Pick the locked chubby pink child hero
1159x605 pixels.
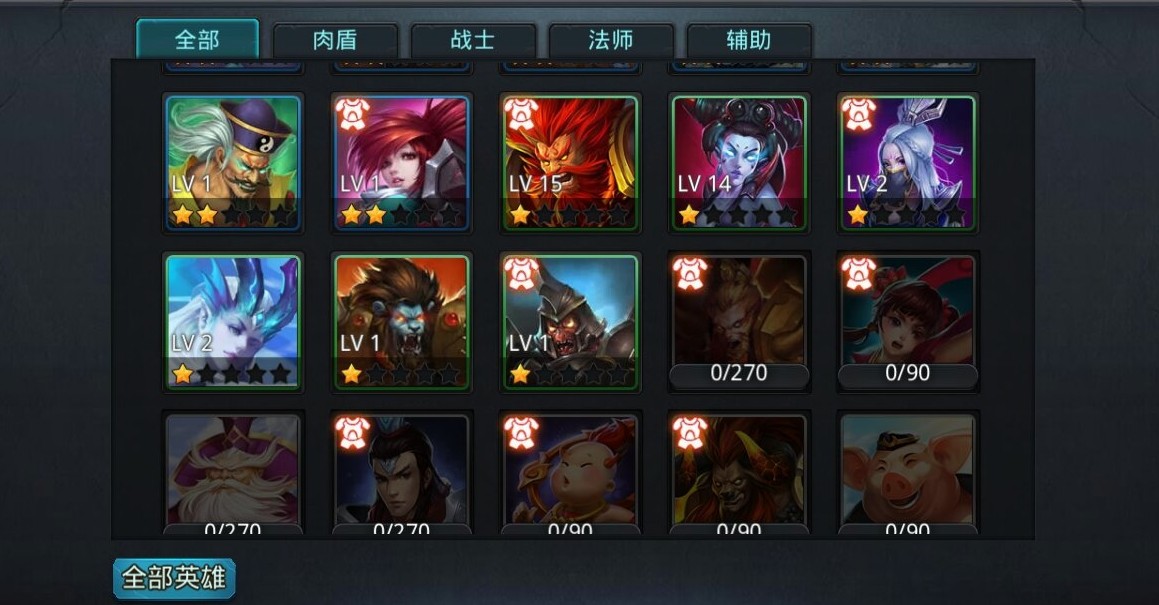point(570,472)
